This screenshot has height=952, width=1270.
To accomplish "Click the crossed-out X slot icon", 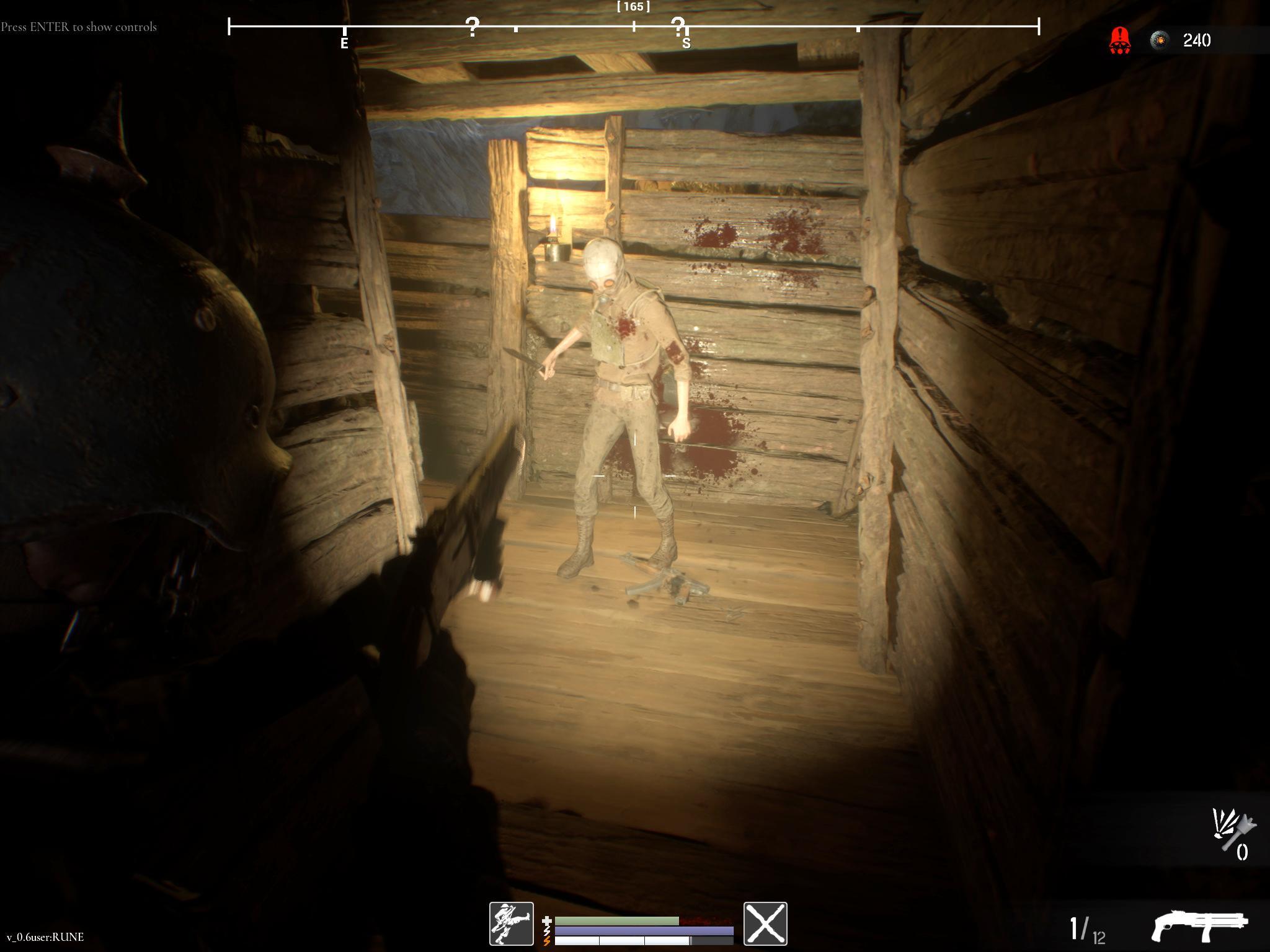I will coord(765,923).
